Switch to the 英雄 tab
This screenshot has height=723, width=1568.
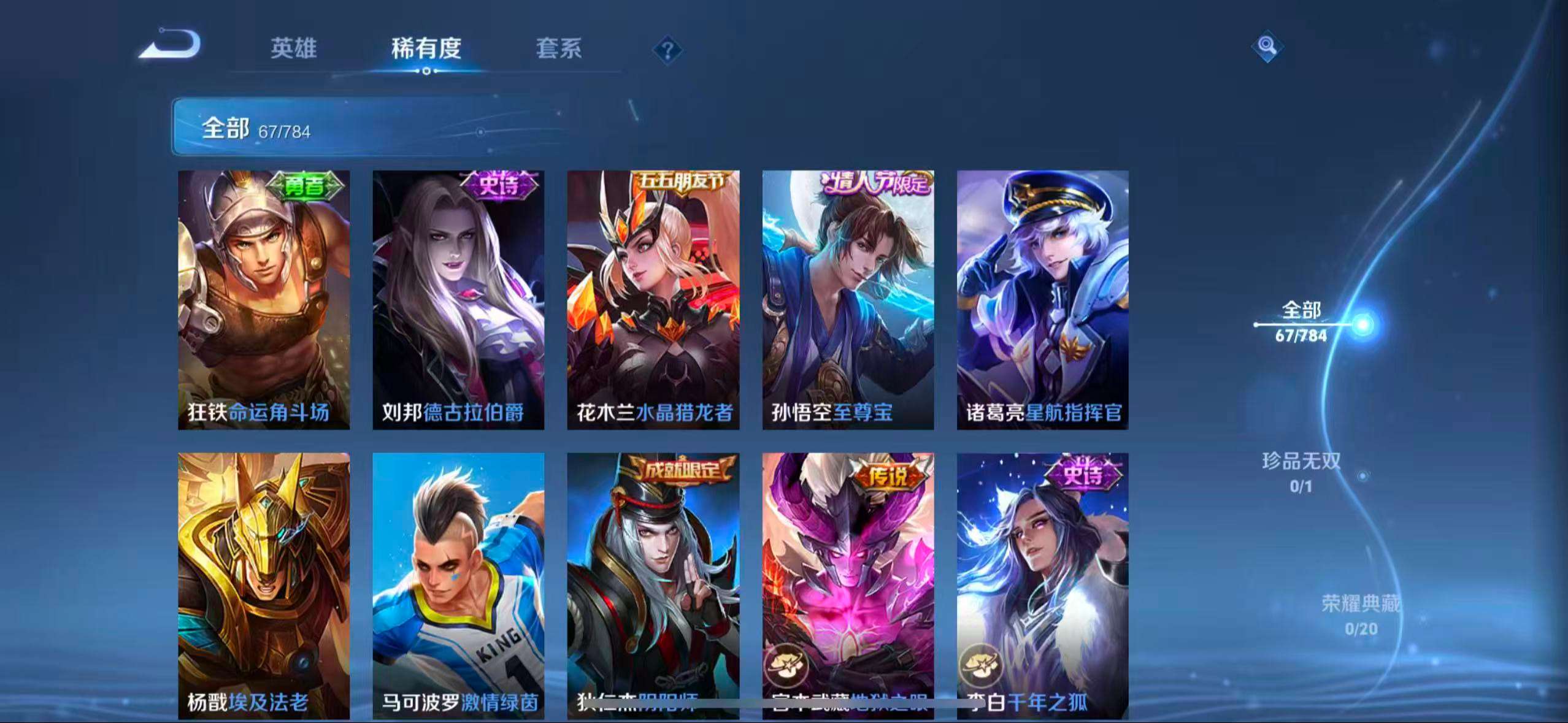(293, 50)
